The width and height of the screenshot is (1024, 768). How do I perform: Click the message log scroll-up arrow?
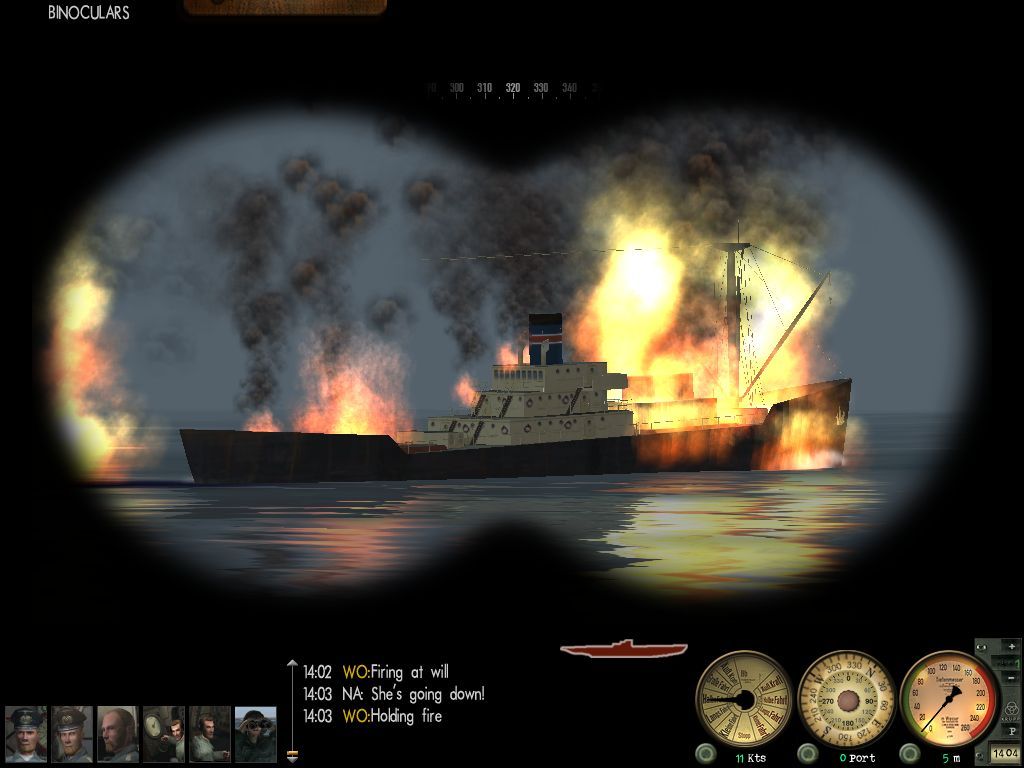292,664
